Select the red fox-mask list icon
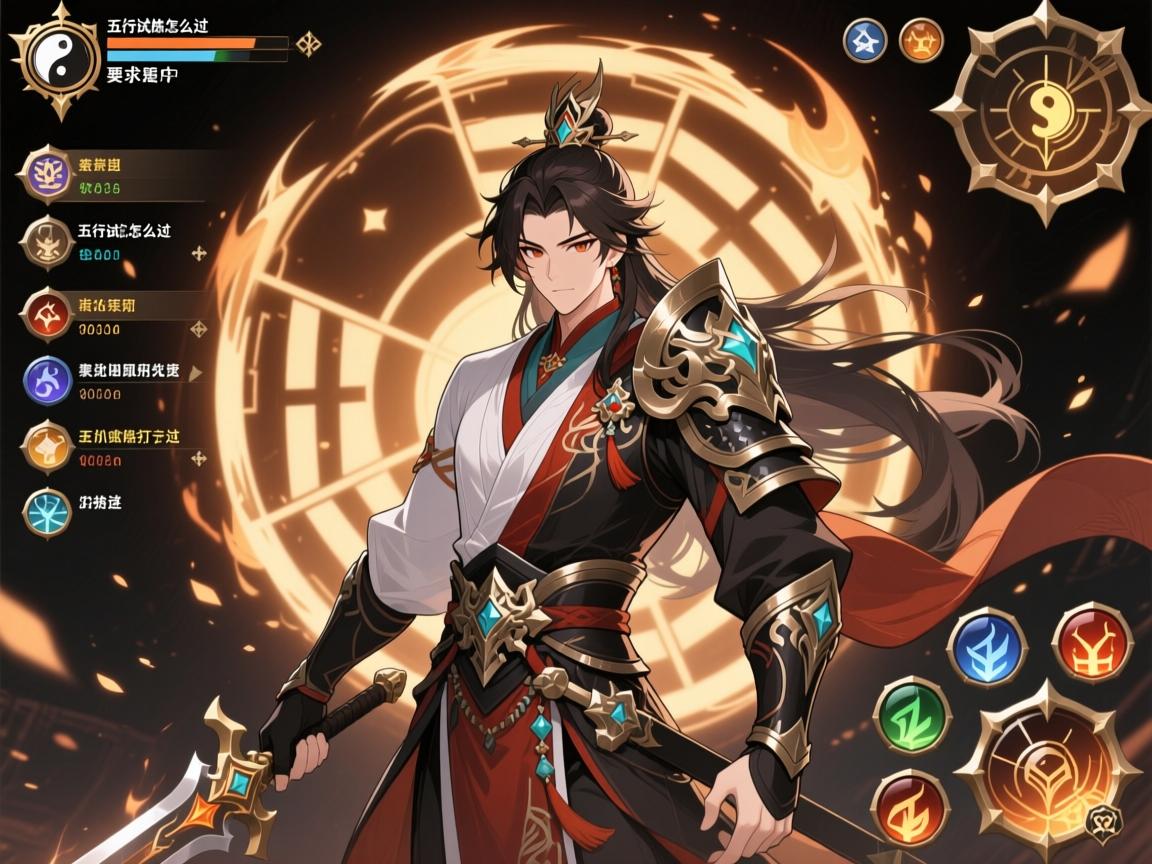This screenshot has height=864, width=1152. [x=45, y=313]
